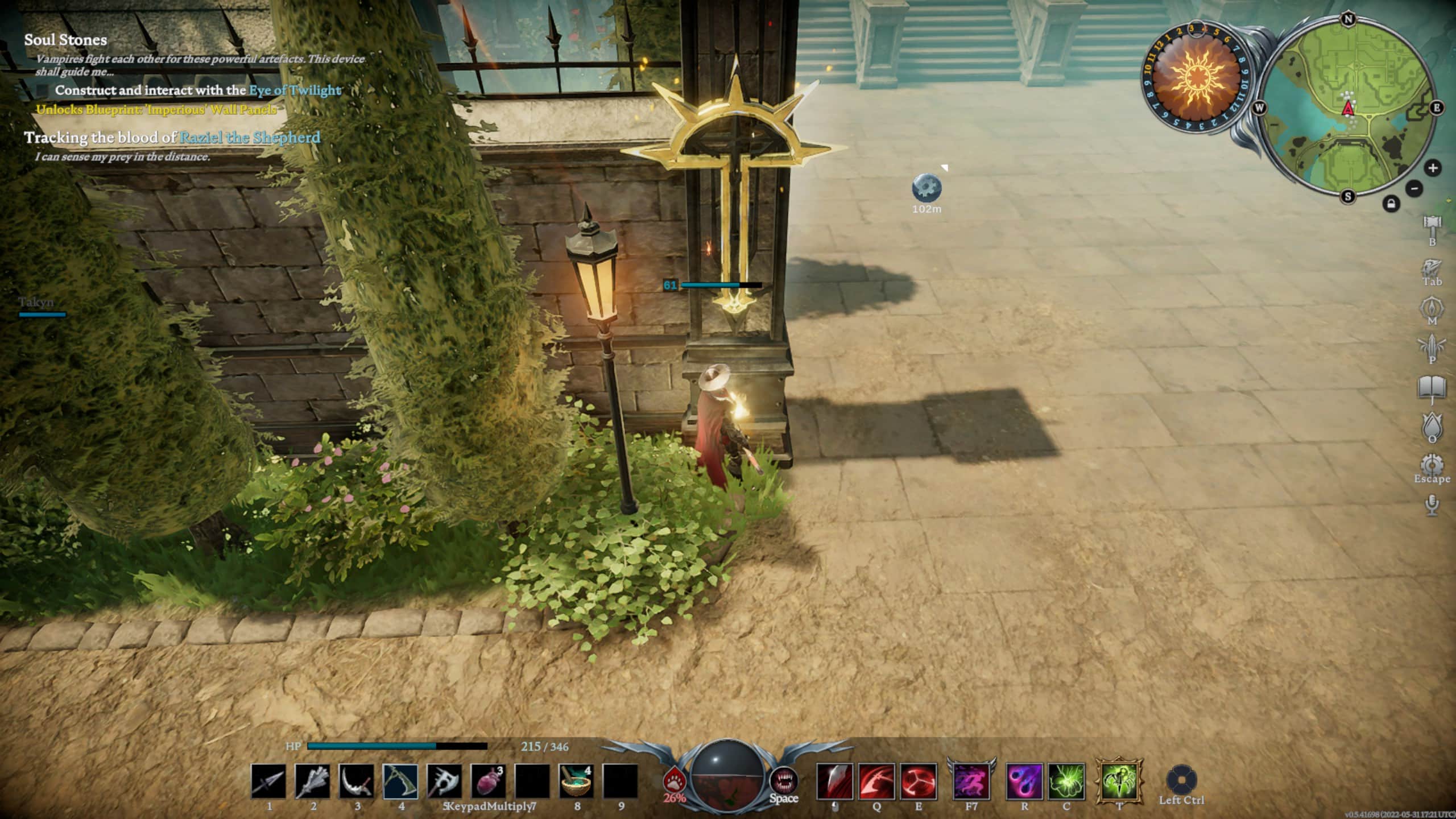The height and width of the screenshot is (819, 1456).
Task: Cast the green burst spell
Action: pyautogui.click(x=1066, y=781)
